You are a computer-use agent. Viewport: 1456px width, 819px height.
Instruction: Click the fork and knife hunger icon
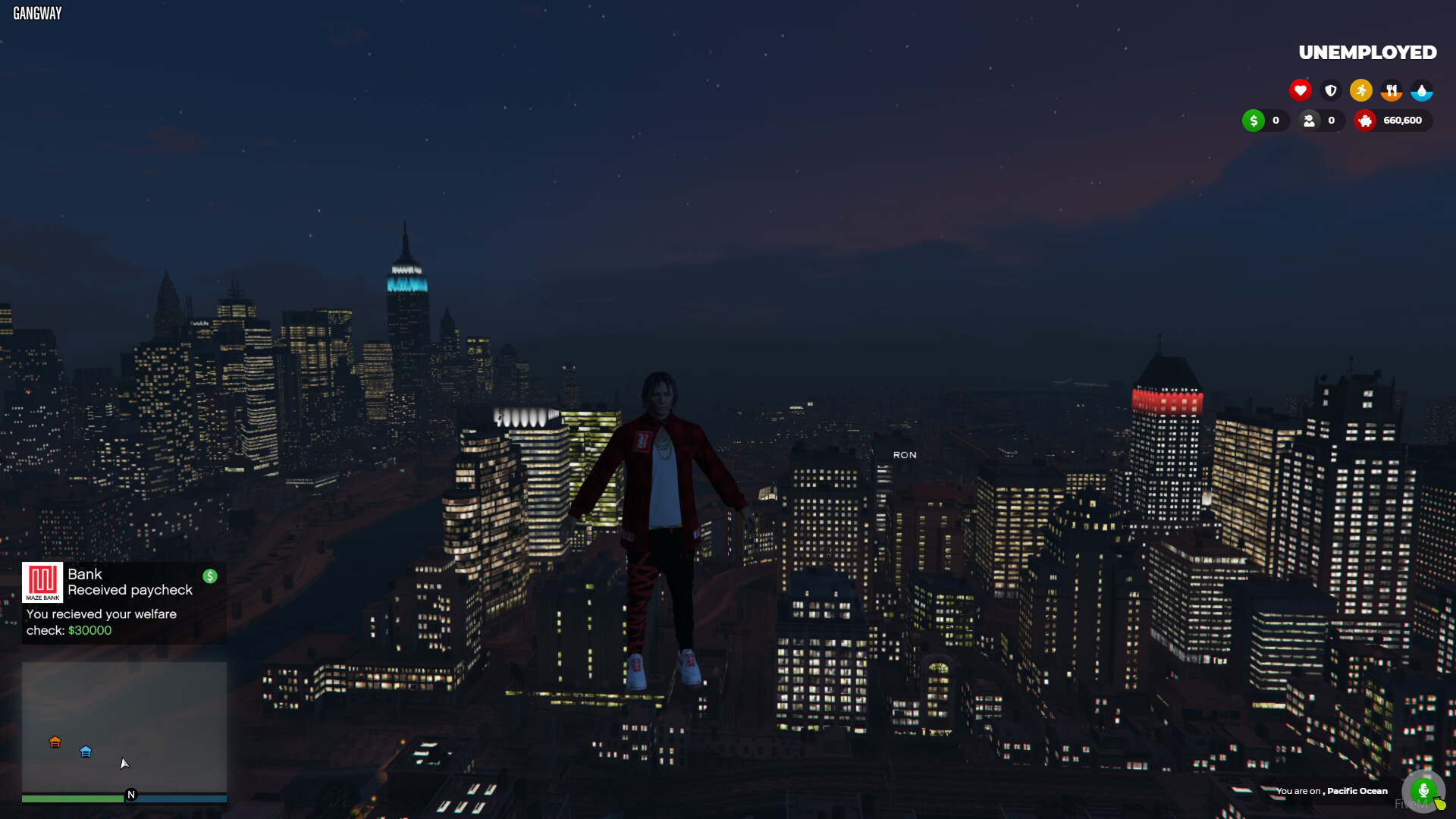point(1392,89)
